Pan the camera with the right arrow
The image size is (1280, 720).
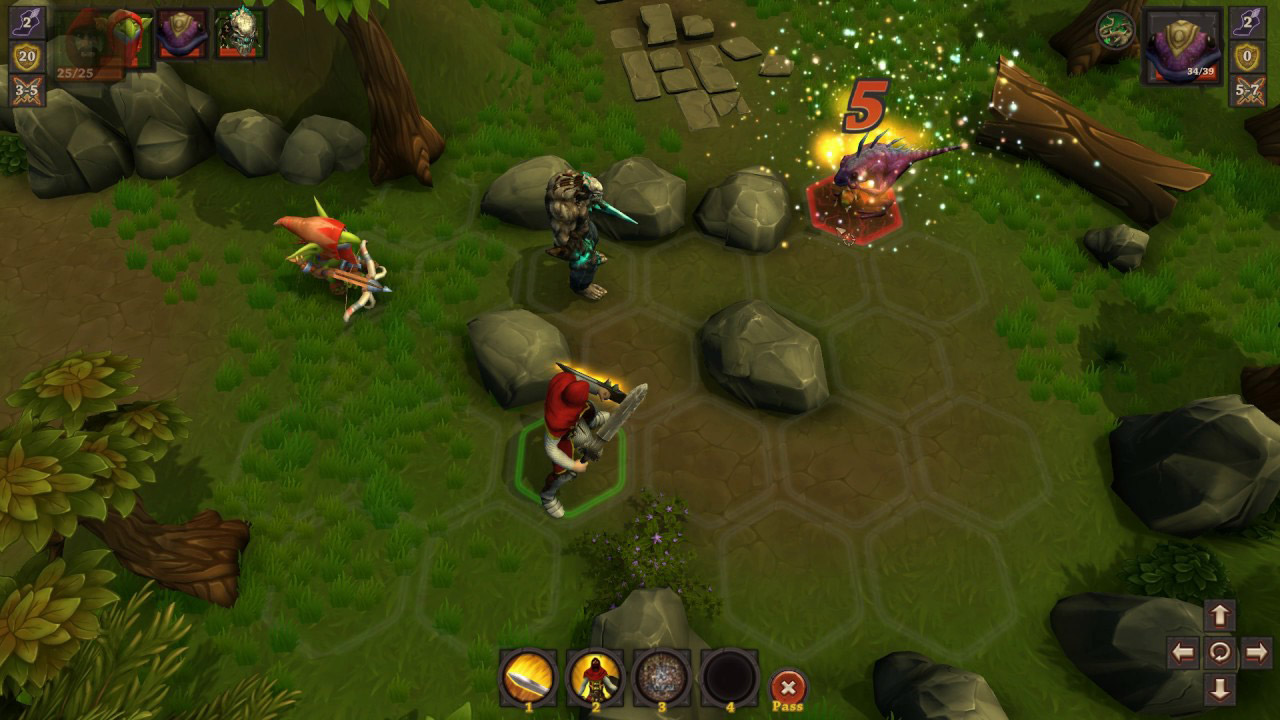[x=1256, y=653]
